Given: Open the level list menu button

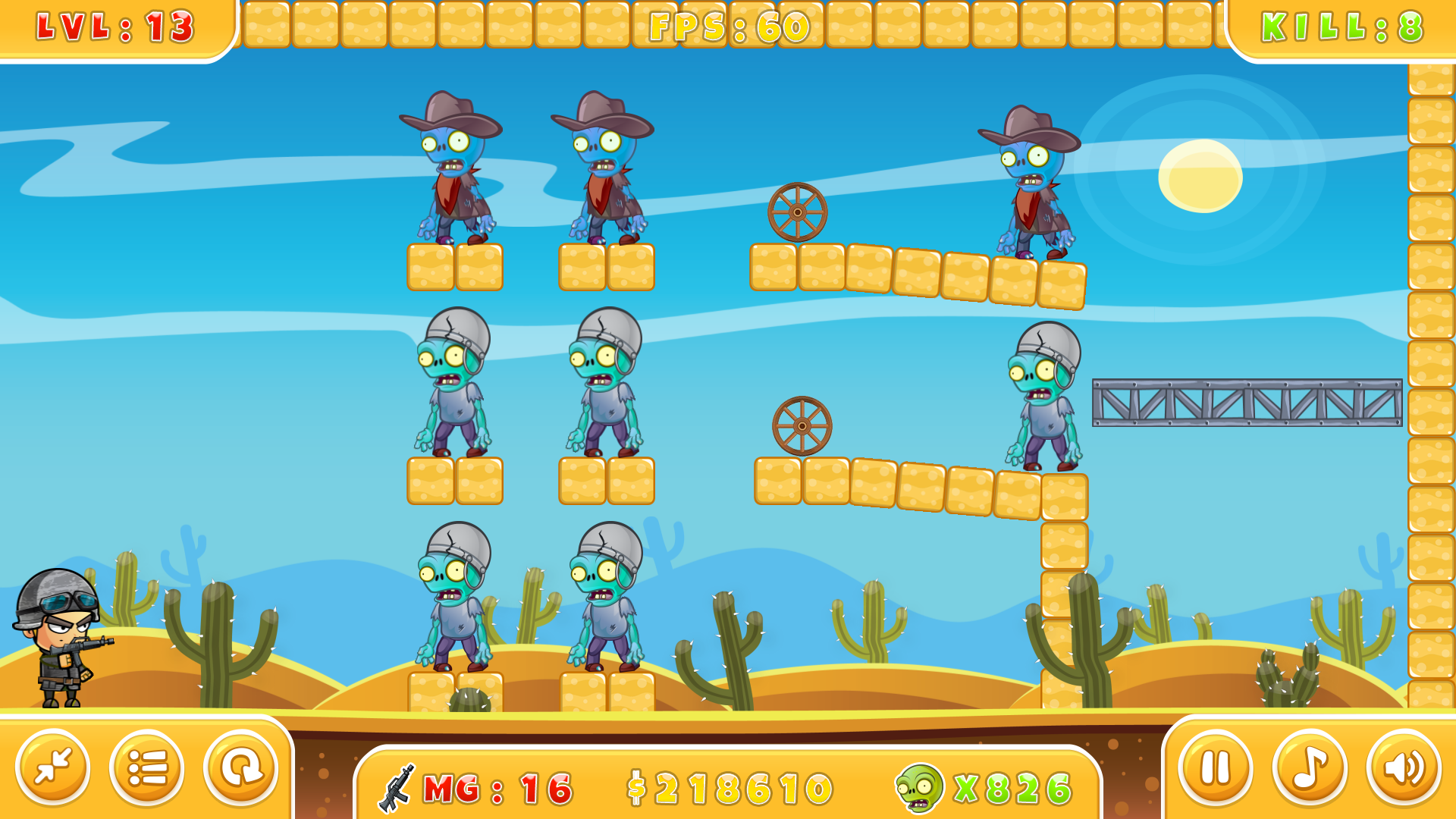Looking at the screenshot, I should coord(147,767).
